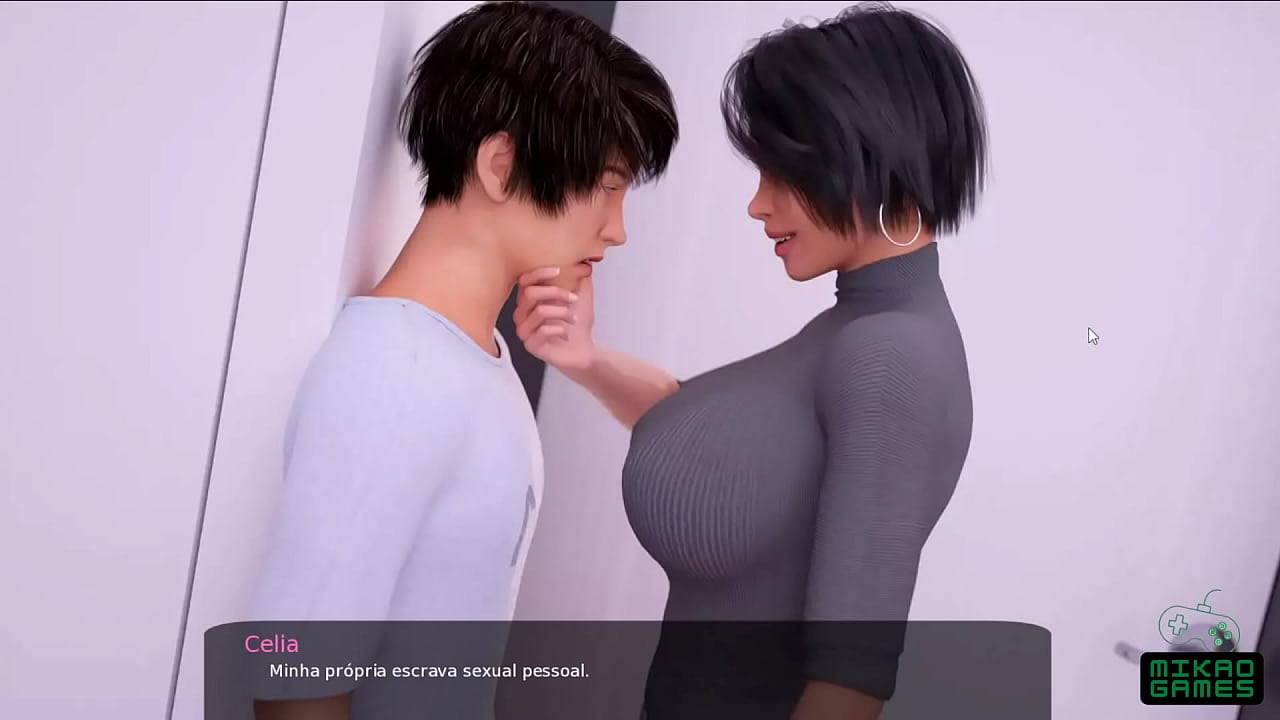Viewport: 1280px width, 720px height.
Task: Select the D-pad on the gamepad watermark icon
Action: click(x=1177, y=624)
